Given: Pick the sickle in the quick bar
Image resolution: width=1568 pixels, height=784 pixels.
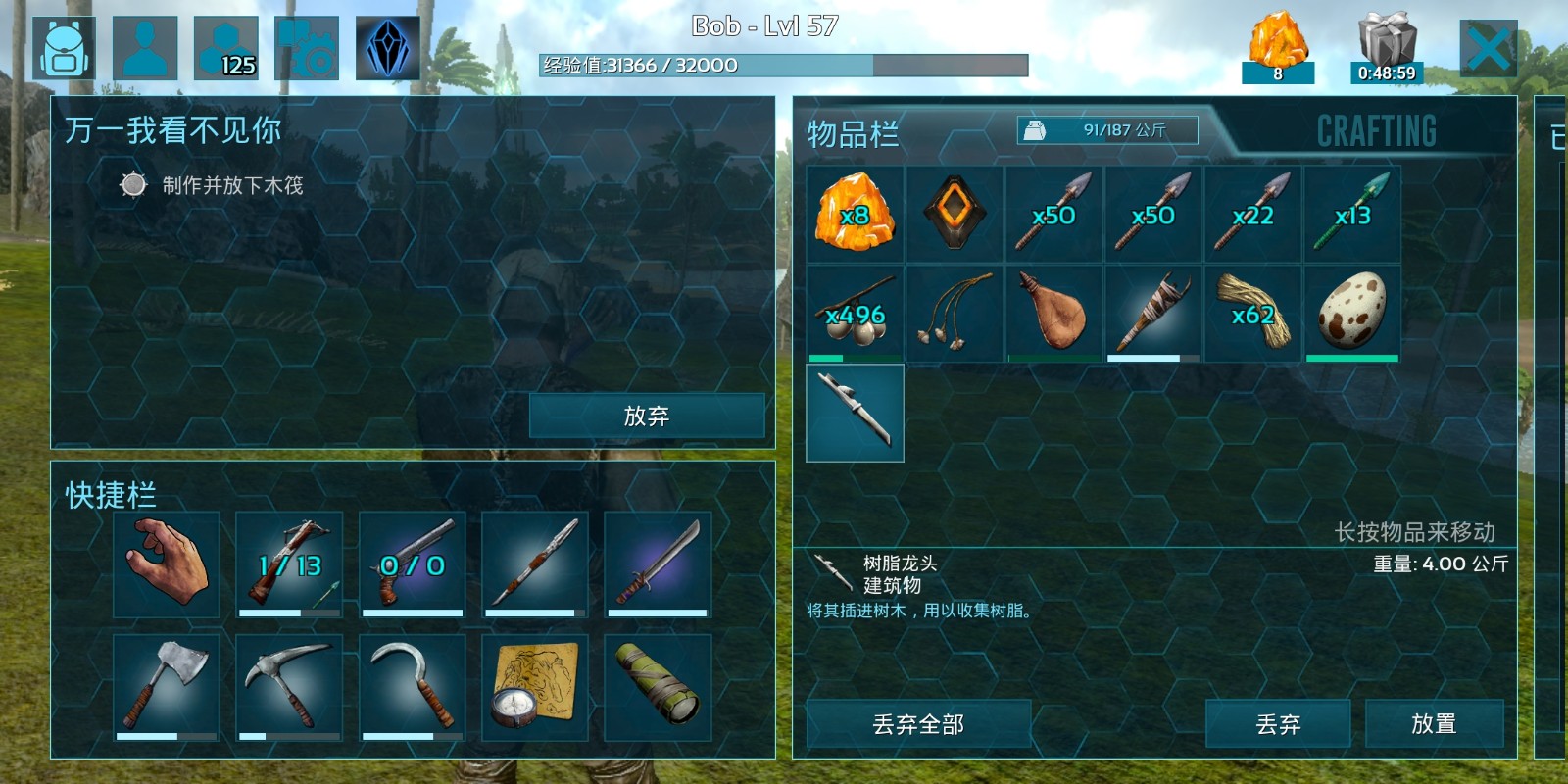Looking at the screenshot, I should [412, 687].
